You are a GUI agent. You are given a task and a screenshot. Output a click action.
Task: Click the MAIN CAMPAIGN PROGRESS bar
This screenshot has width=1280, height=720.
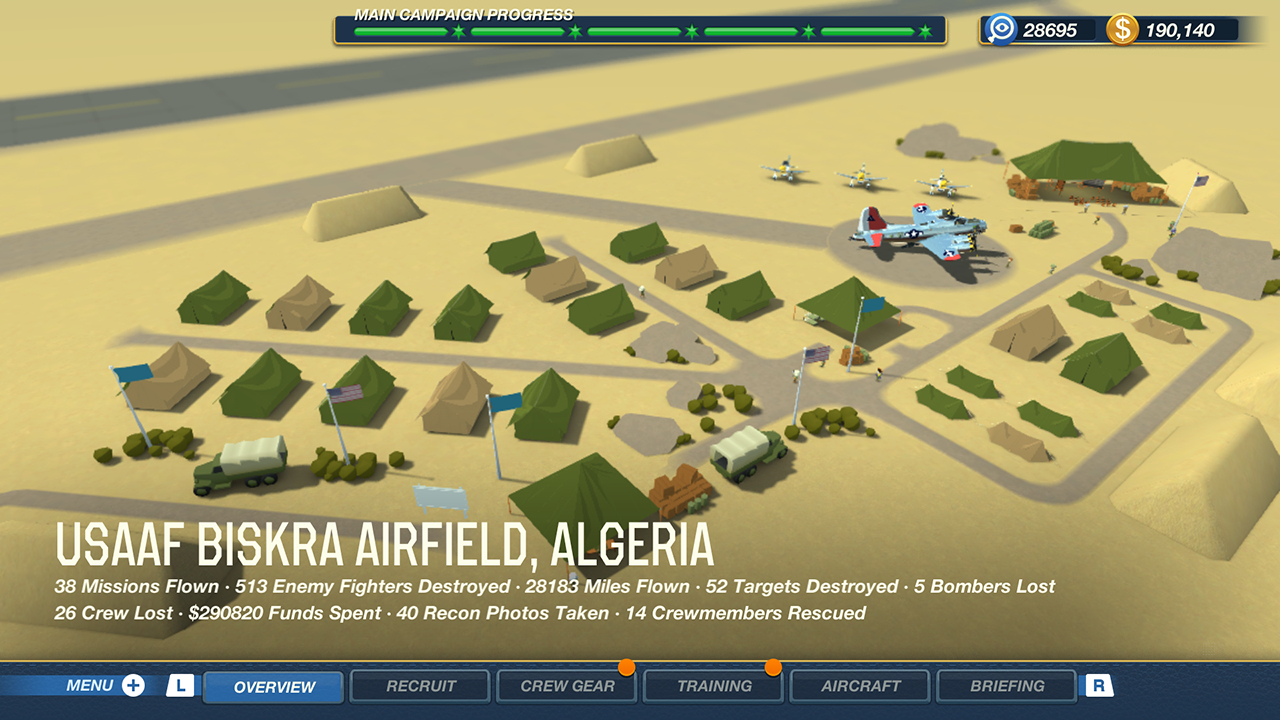[640, 31]
